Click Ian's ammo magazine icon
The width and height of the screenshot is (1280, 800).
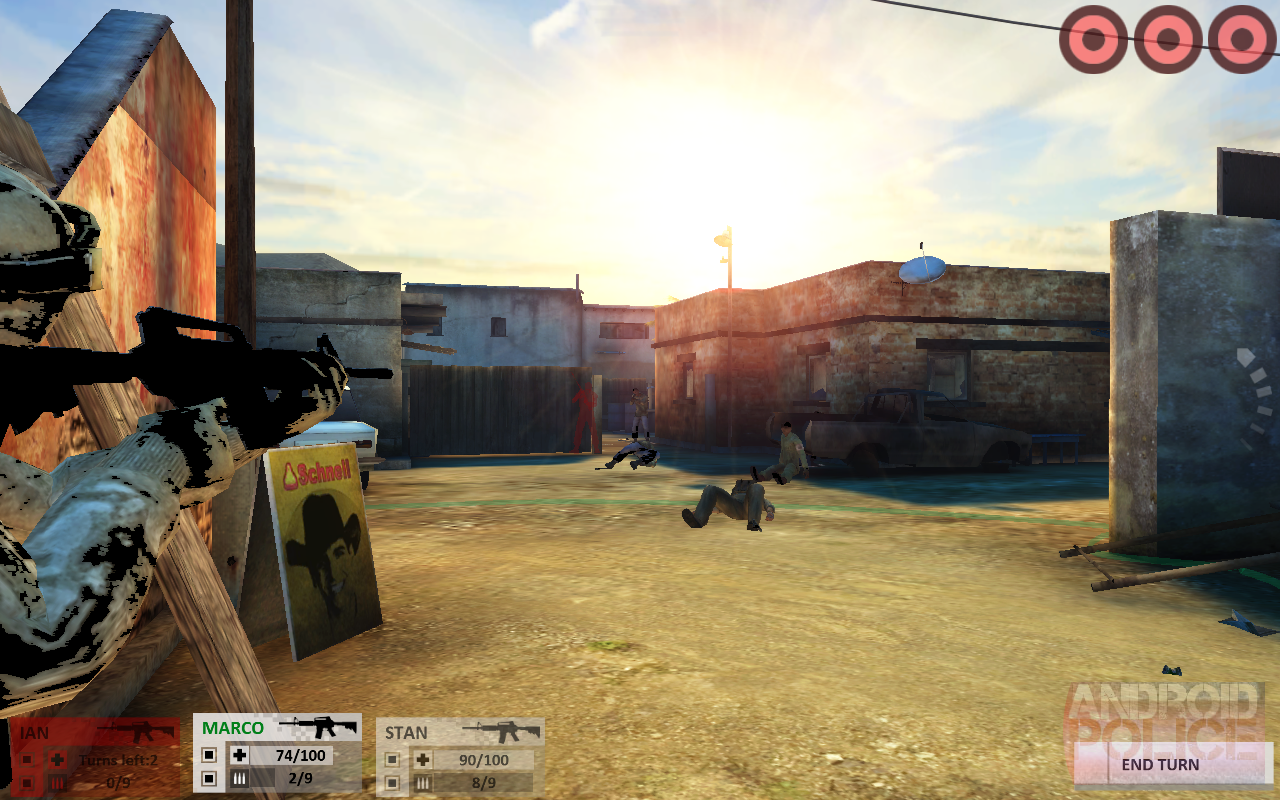(57, 781)
